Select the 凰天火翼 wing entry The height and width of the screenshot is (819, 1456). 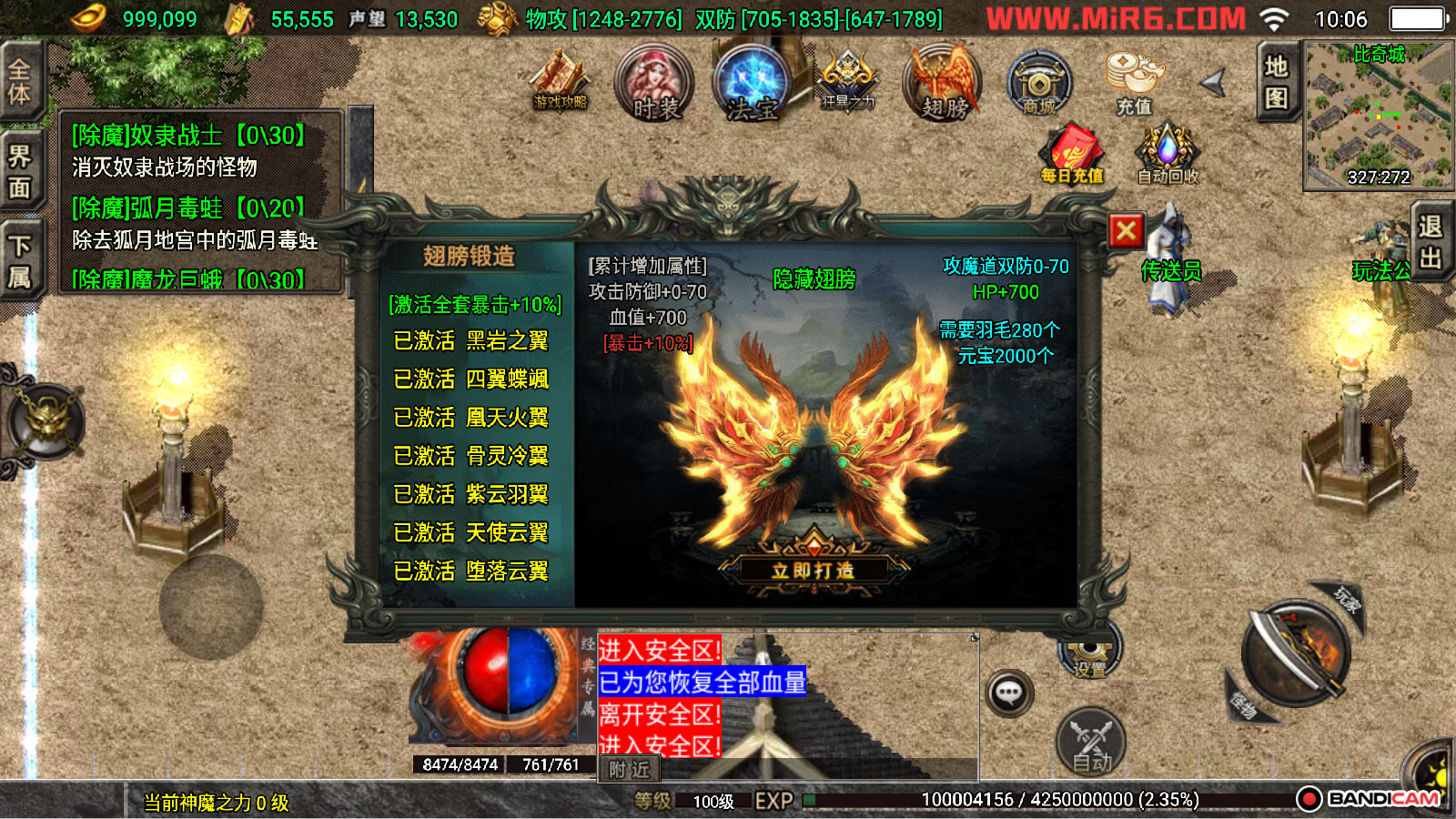tap(470, 418)
